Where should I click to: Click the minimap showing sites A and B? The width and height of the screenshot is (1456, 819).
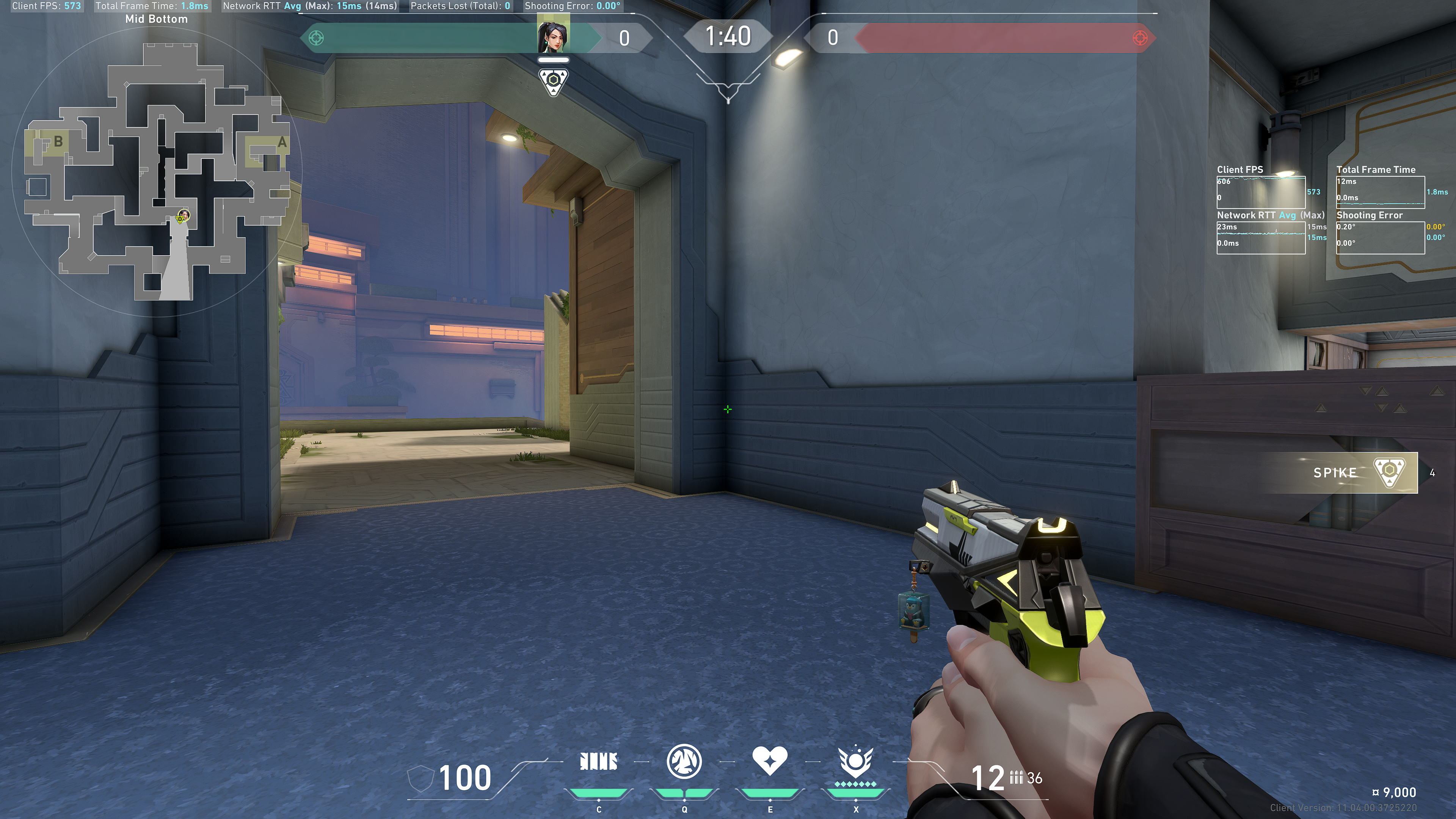click(157, 169)
